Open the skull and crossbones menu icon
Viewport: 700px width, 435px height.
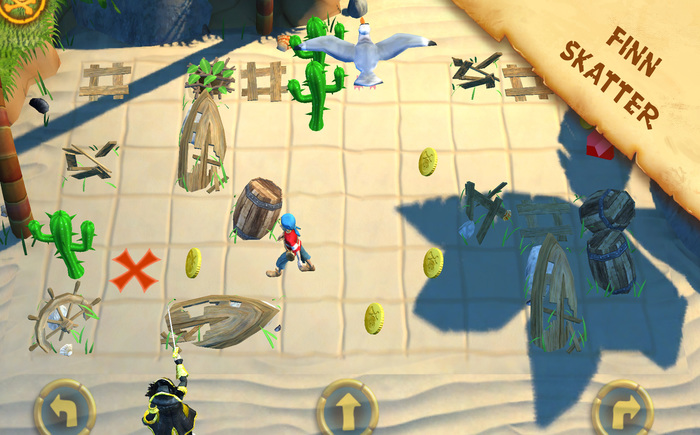point(18,8)
